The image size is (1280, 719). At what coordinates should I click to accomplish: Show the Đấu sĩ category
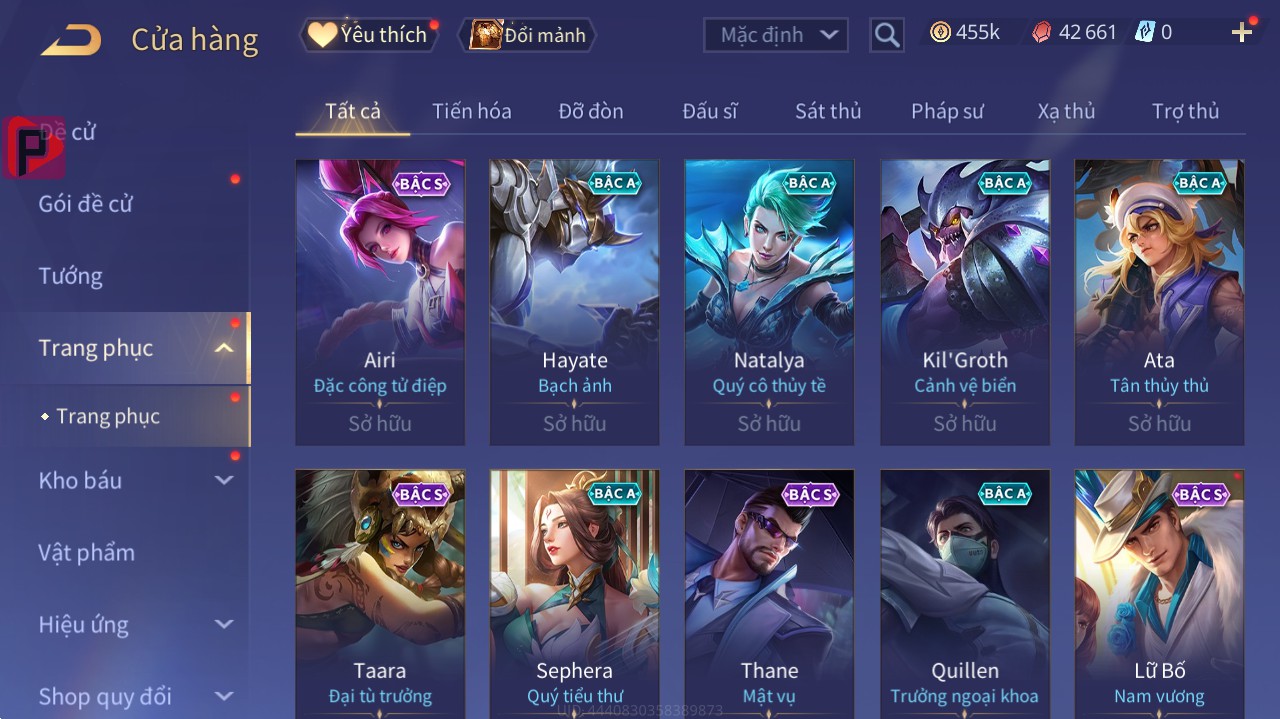coord(710,111)
